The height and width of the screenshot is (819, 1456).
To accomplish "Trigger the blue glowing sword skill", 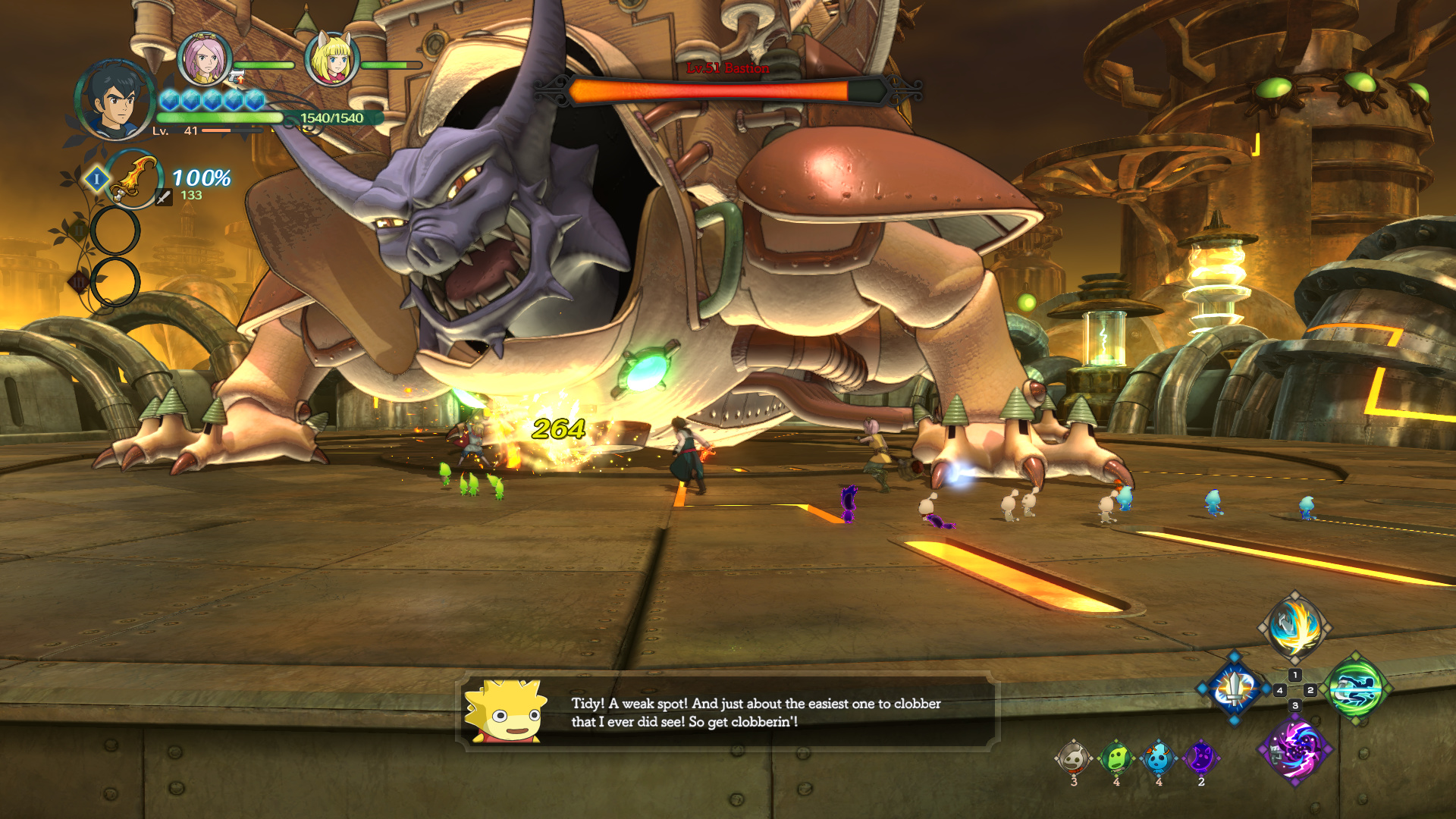I will click(x=1235, y=689).
